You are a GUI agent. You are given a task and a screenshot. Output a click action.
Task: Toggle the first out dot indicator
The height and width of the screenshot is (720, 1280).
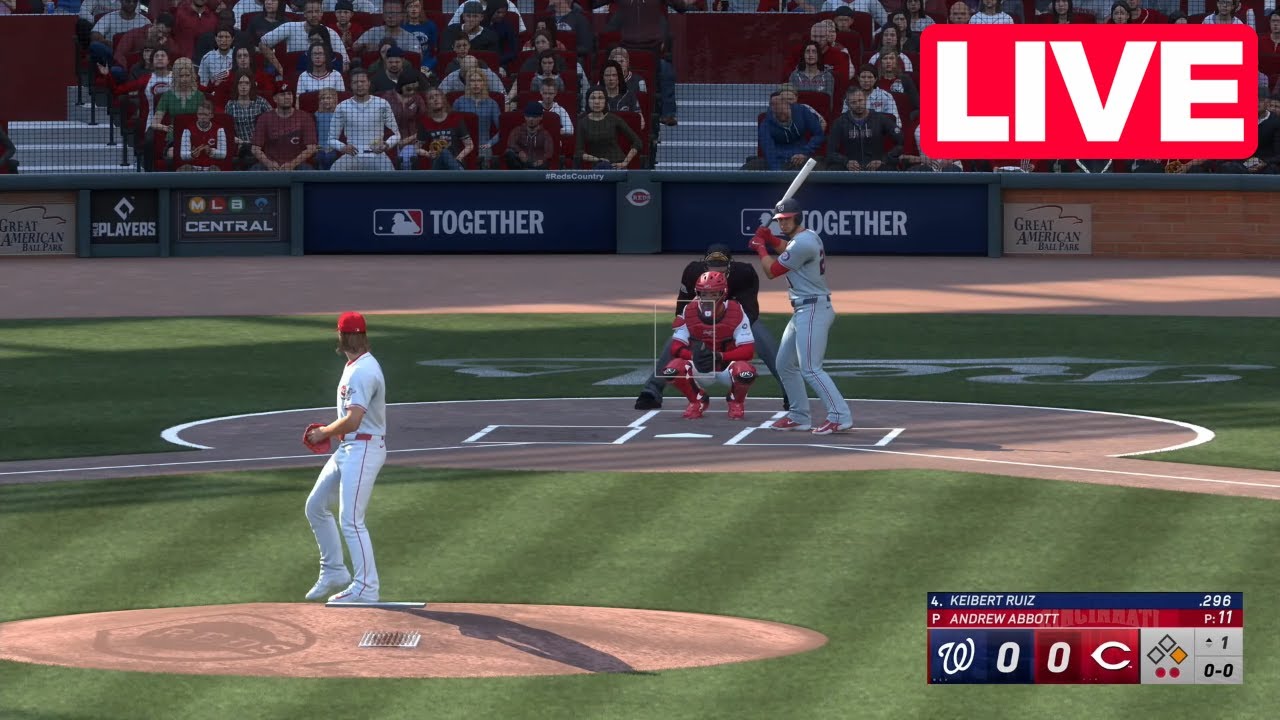tap(1160, 671)
